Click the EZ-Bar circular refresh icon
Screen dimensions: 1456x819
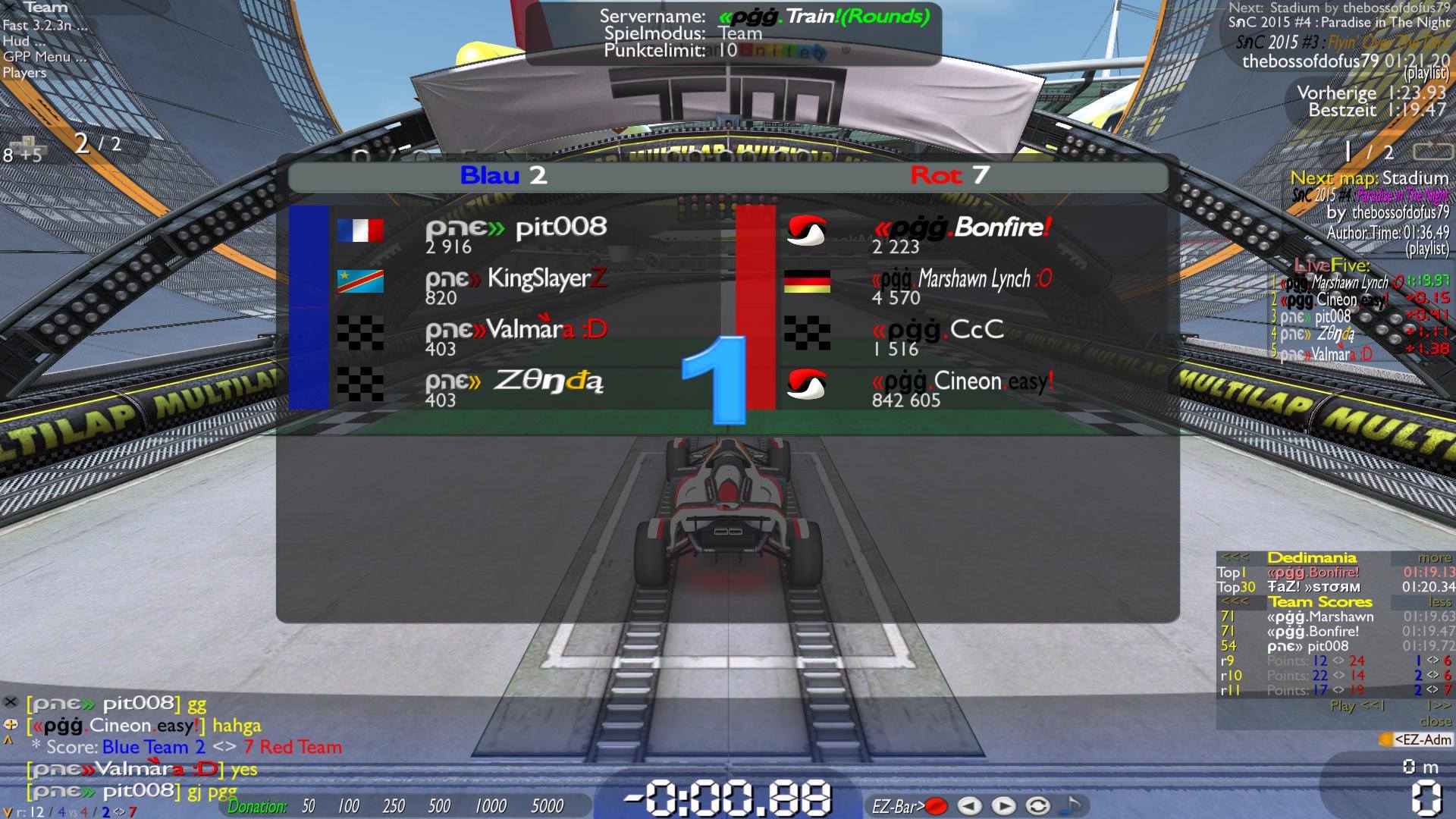pos(1038,806)
